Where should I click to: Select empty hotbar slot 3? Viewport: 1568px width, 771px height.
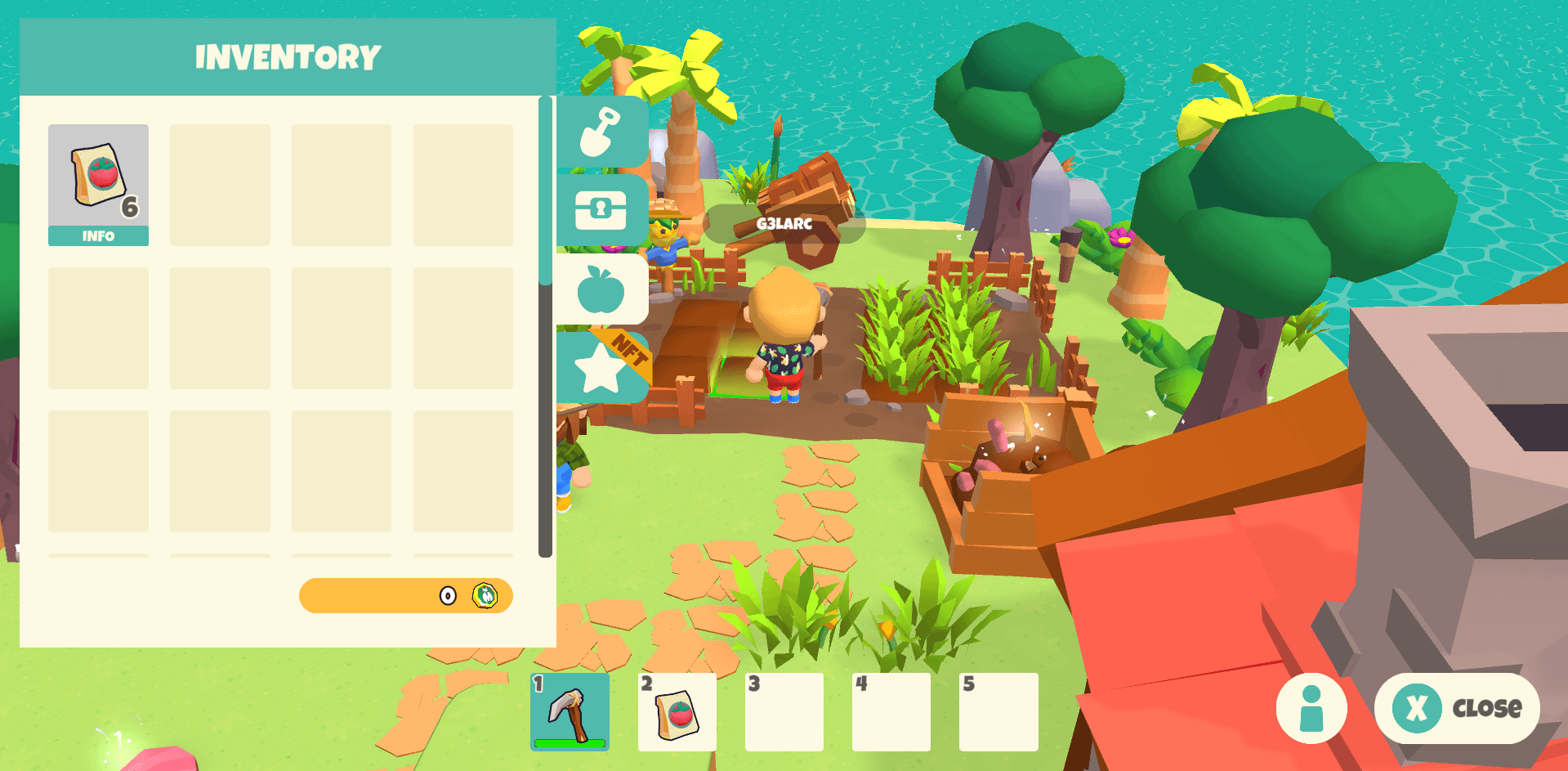(784, 711)
